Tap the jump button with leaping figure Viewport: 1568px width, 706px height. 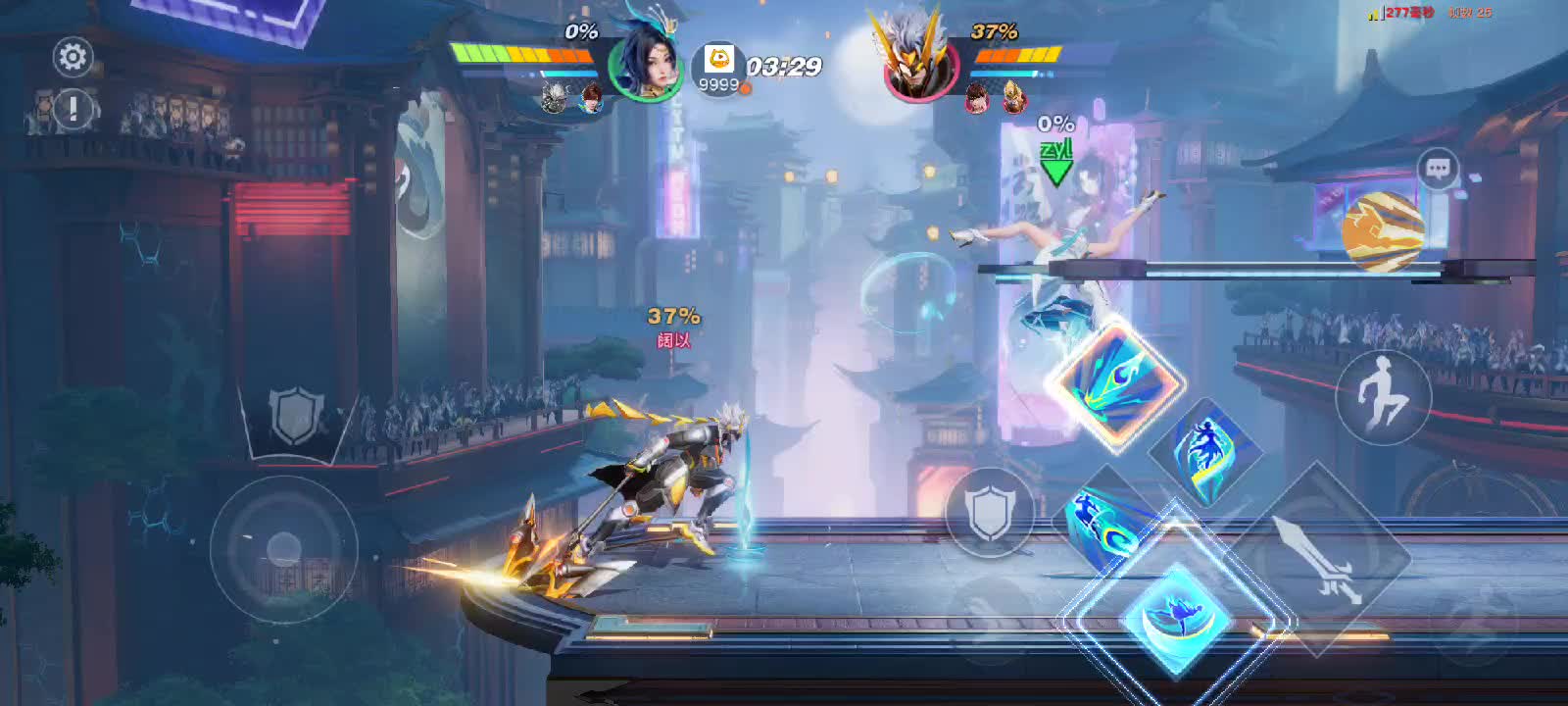(x=1383, y=394)
